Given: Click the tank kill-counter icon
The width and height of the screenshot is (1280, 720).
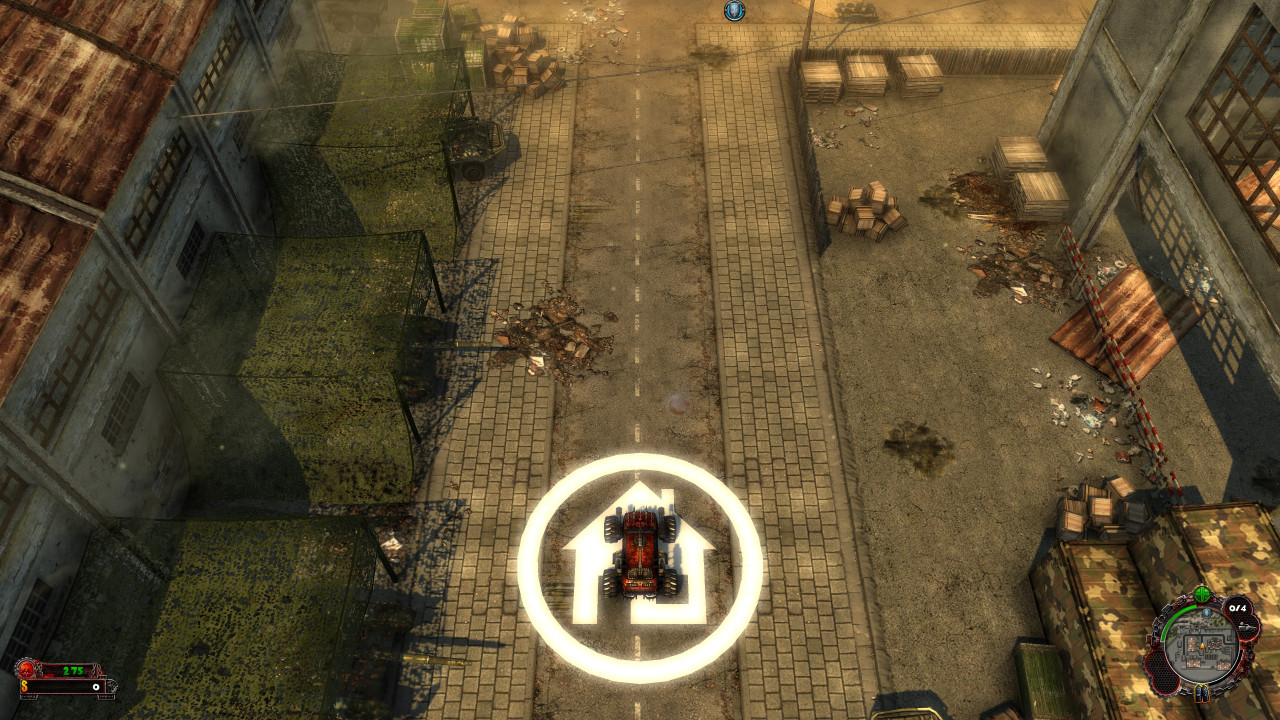Looking at the screenshot, I should point(1246,627).
